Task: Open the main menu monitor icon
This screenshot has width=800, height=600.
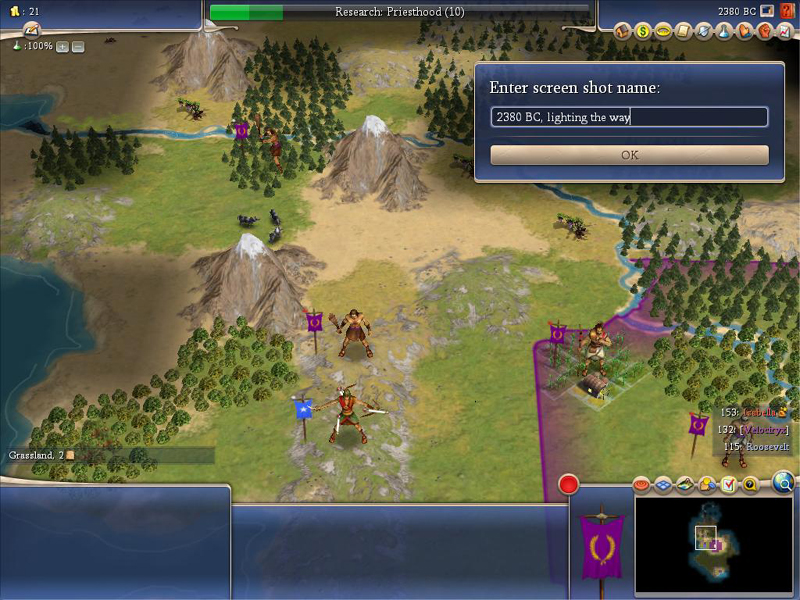Action: pos(767,12)
